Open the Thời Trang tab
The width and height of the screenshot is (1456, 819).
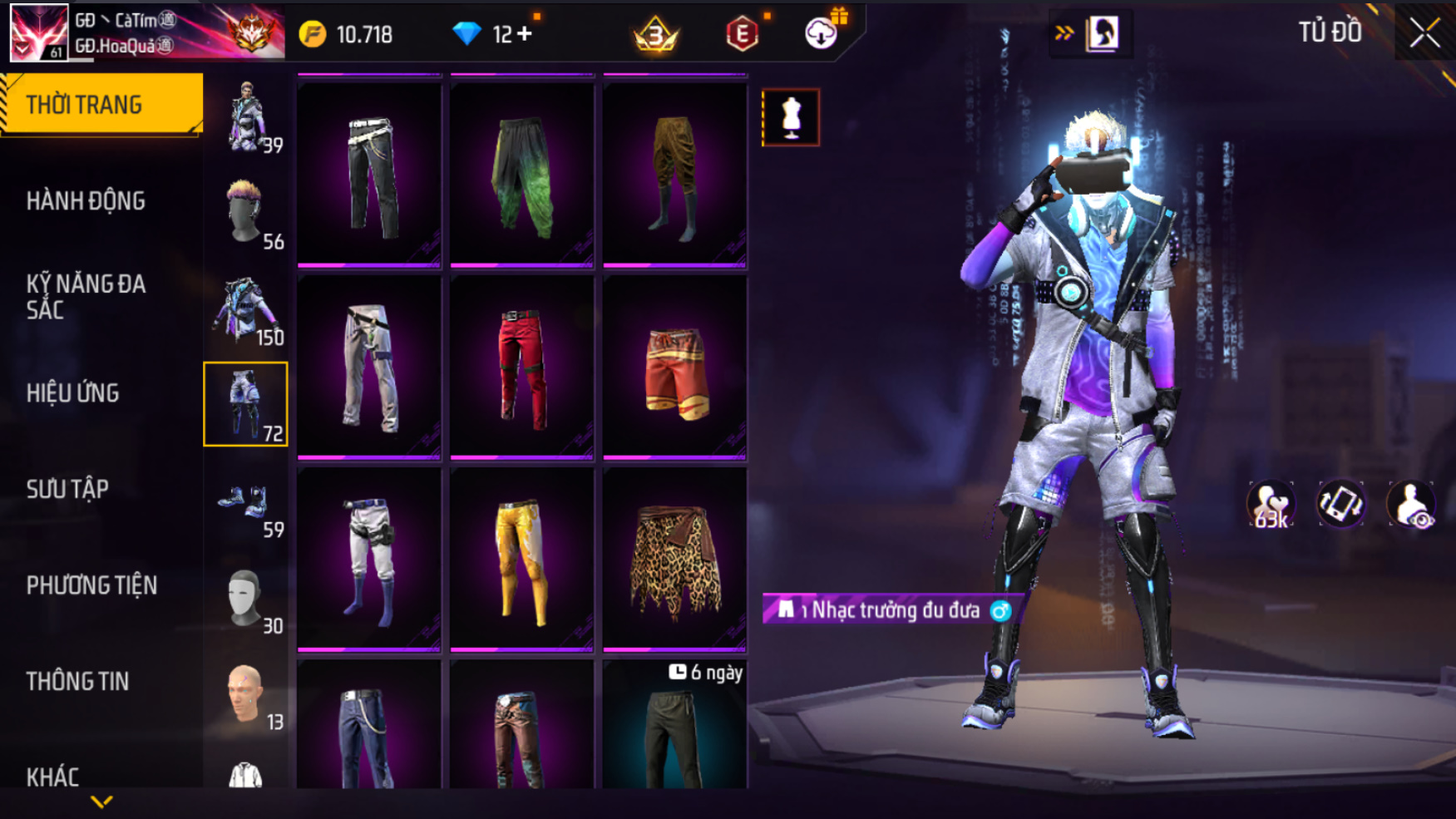click(x=101, y=105)
